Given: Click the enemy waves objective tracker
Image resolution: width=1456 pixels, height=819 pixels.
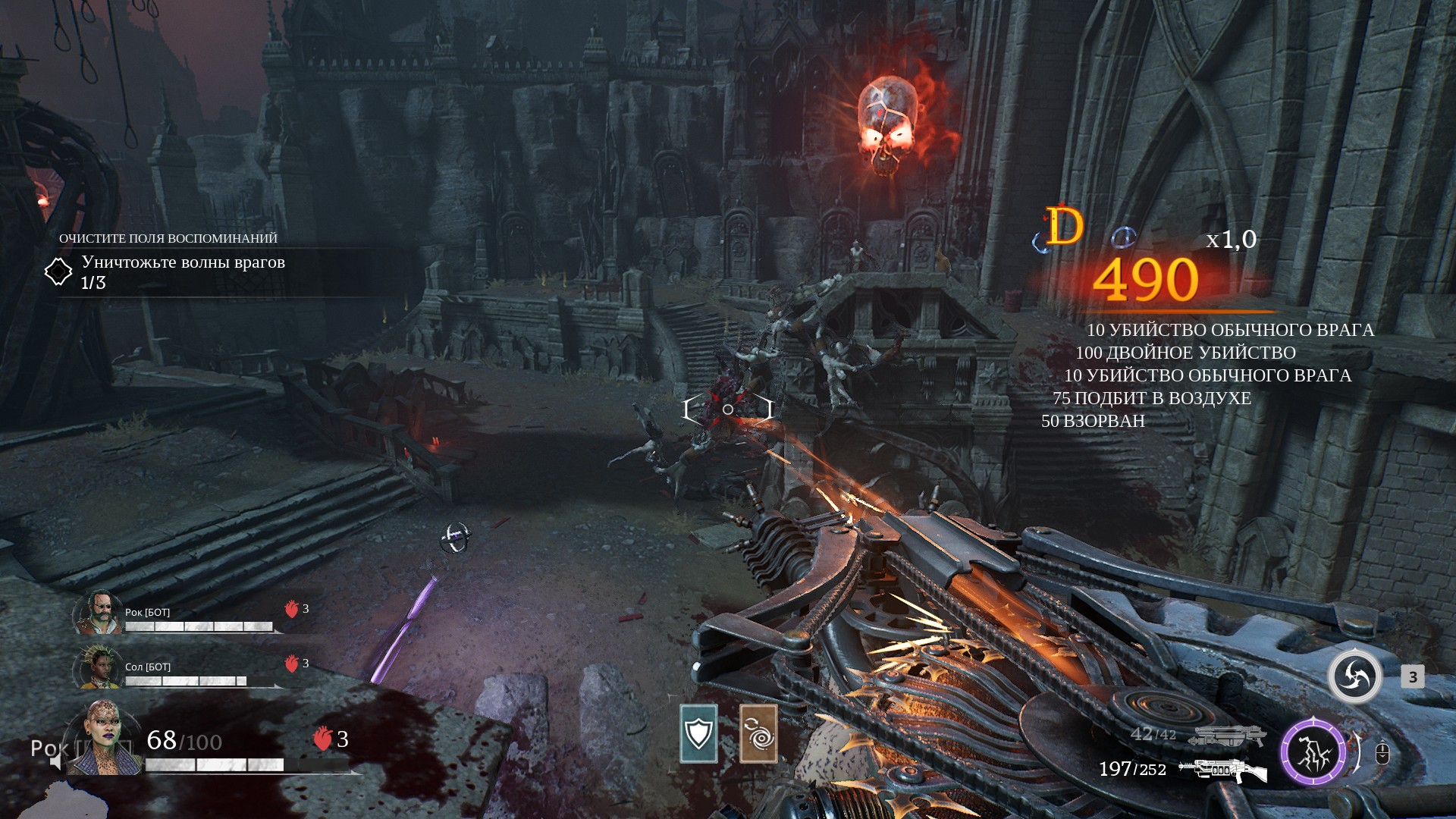Looking at the screenshot, I should pyautogui.click(x=182, y=271).
